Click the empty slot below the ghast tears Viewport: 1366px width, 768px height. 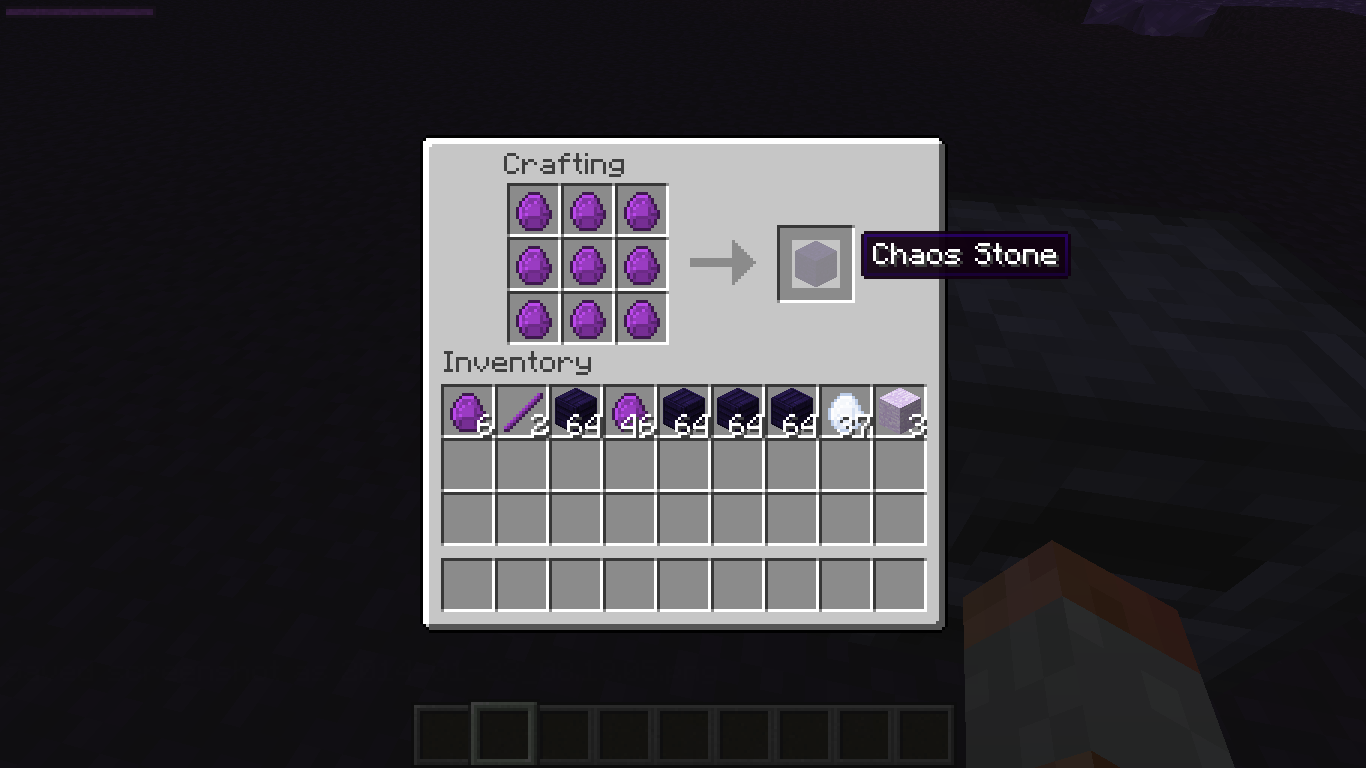(844, 464)
